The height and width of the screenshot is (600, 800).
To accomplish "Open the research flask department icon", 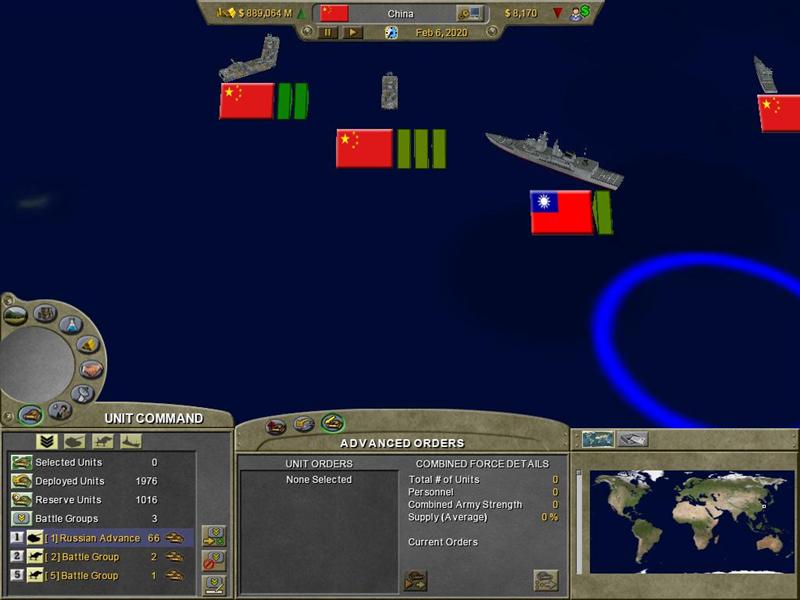I will click(70, 325).
